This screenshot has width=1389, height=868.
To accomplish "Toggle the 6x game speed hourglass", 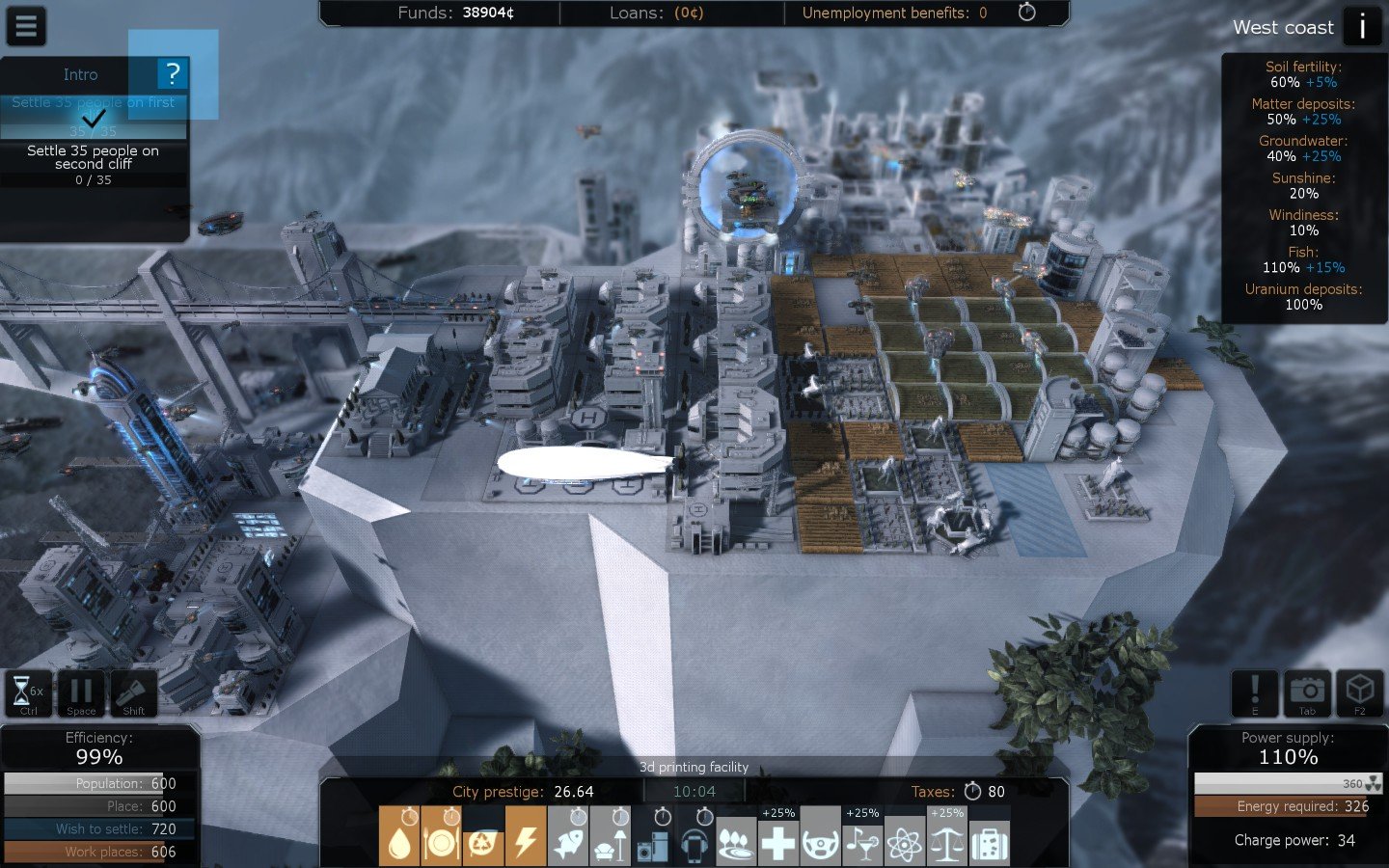I will pyautogui.click(x=29, y=693).
